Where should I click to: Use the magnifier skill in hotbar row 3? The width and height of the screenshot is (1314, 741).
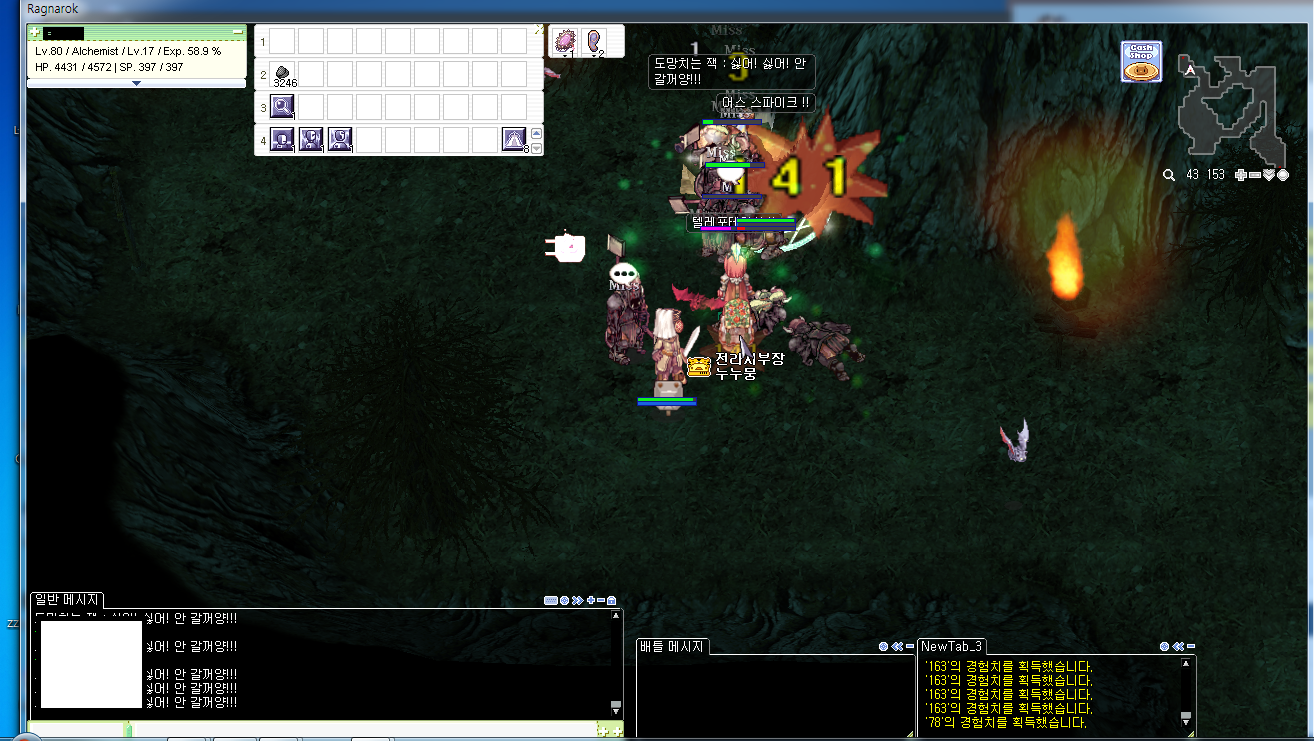pyautogui.click(x=283, y=106)
